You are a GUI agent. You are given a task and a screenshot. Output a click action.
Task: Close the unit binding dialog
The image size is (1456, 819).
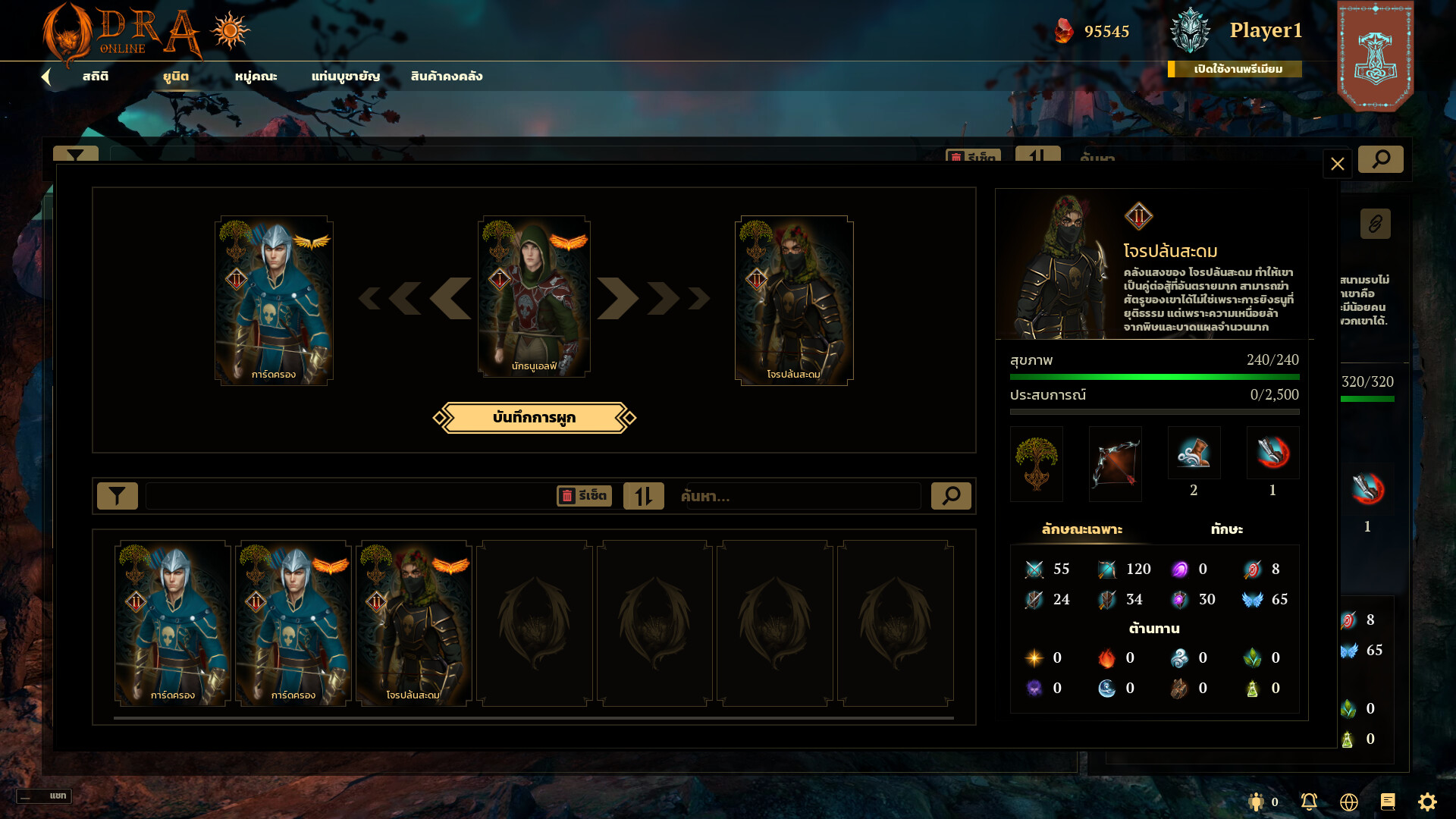1337,164
